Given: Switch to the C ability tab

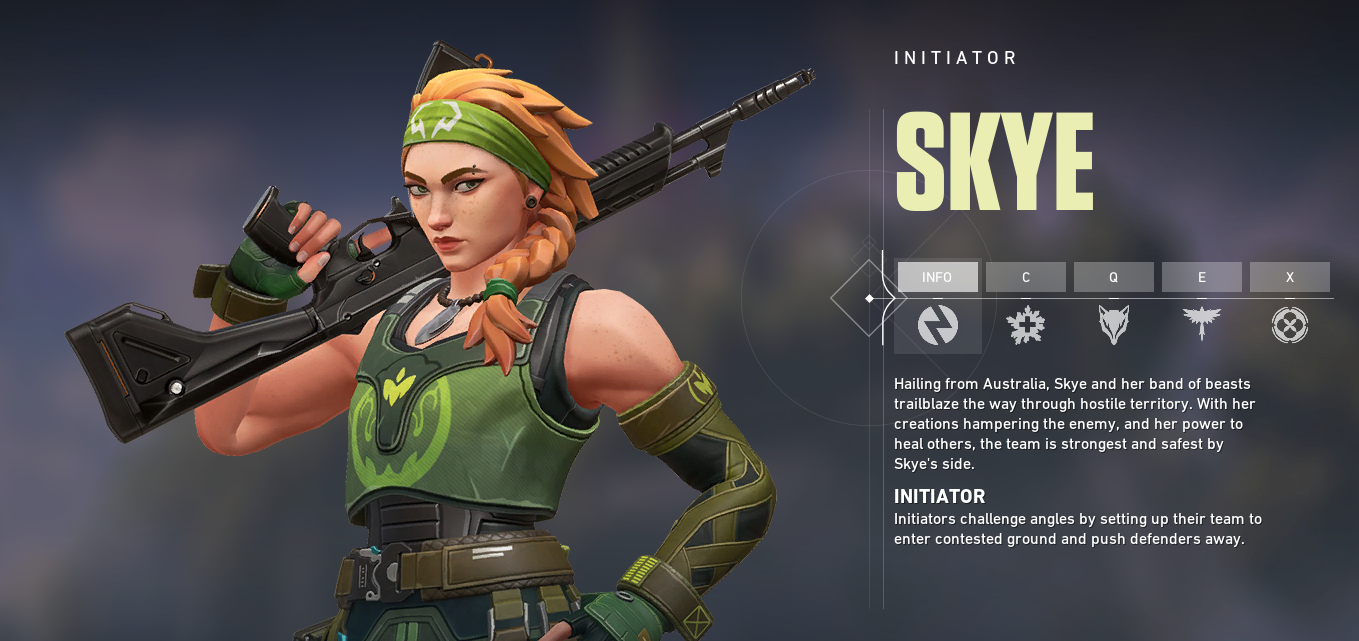Looking at the screenshot, I should tap(1025, 277).
